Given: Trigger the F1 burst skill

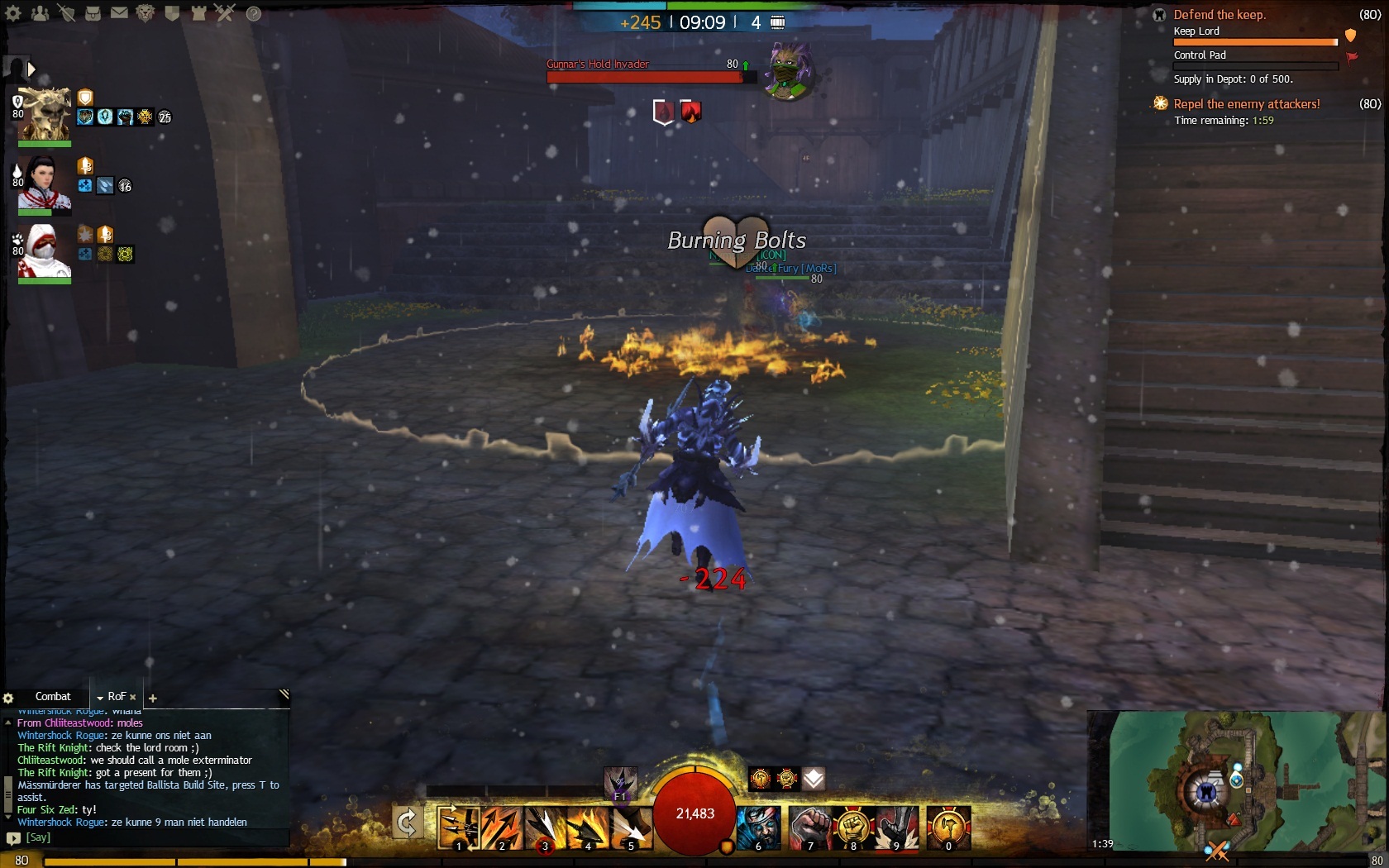Looking at the screenshot, I should tap(620, 783).
